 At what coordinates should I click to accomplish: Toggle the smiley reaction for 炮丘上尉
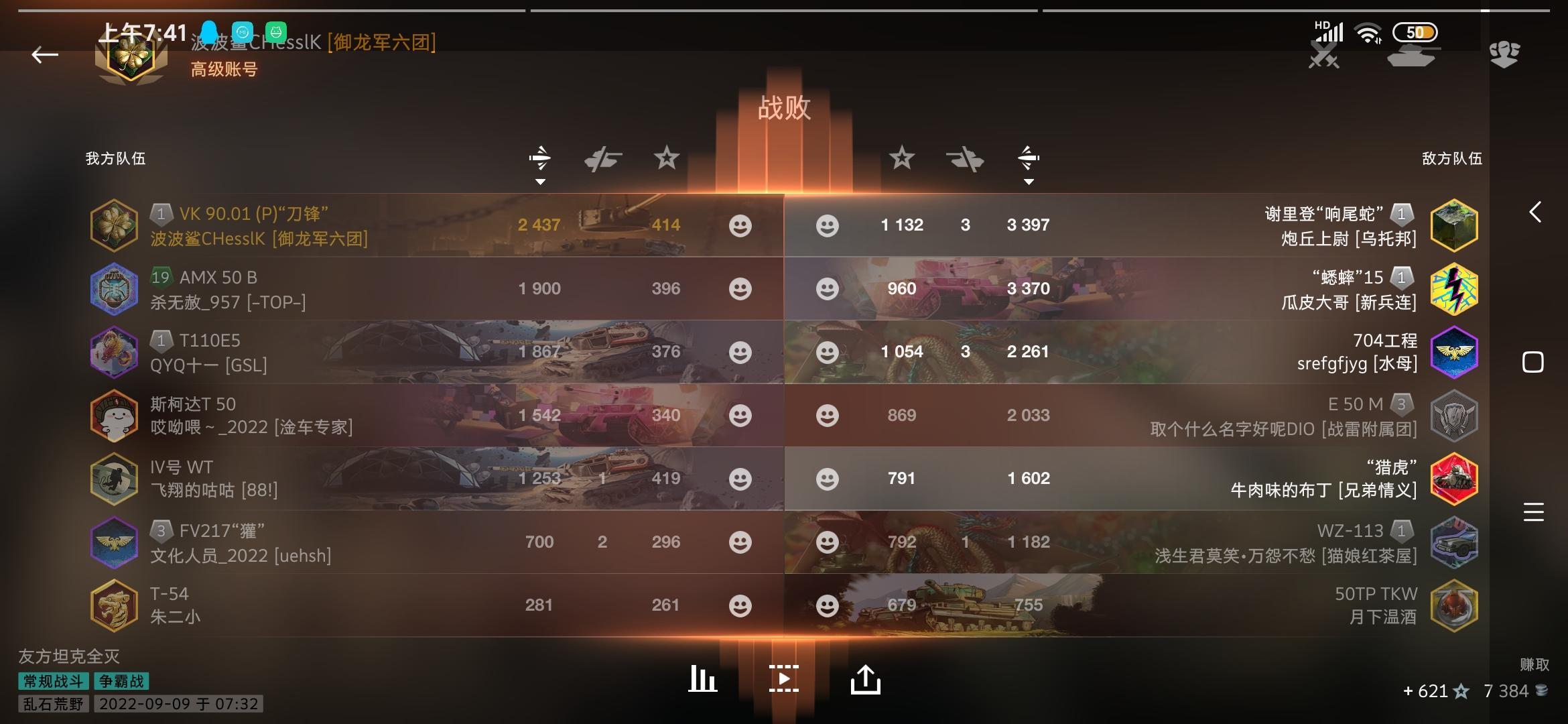(828, 225)
